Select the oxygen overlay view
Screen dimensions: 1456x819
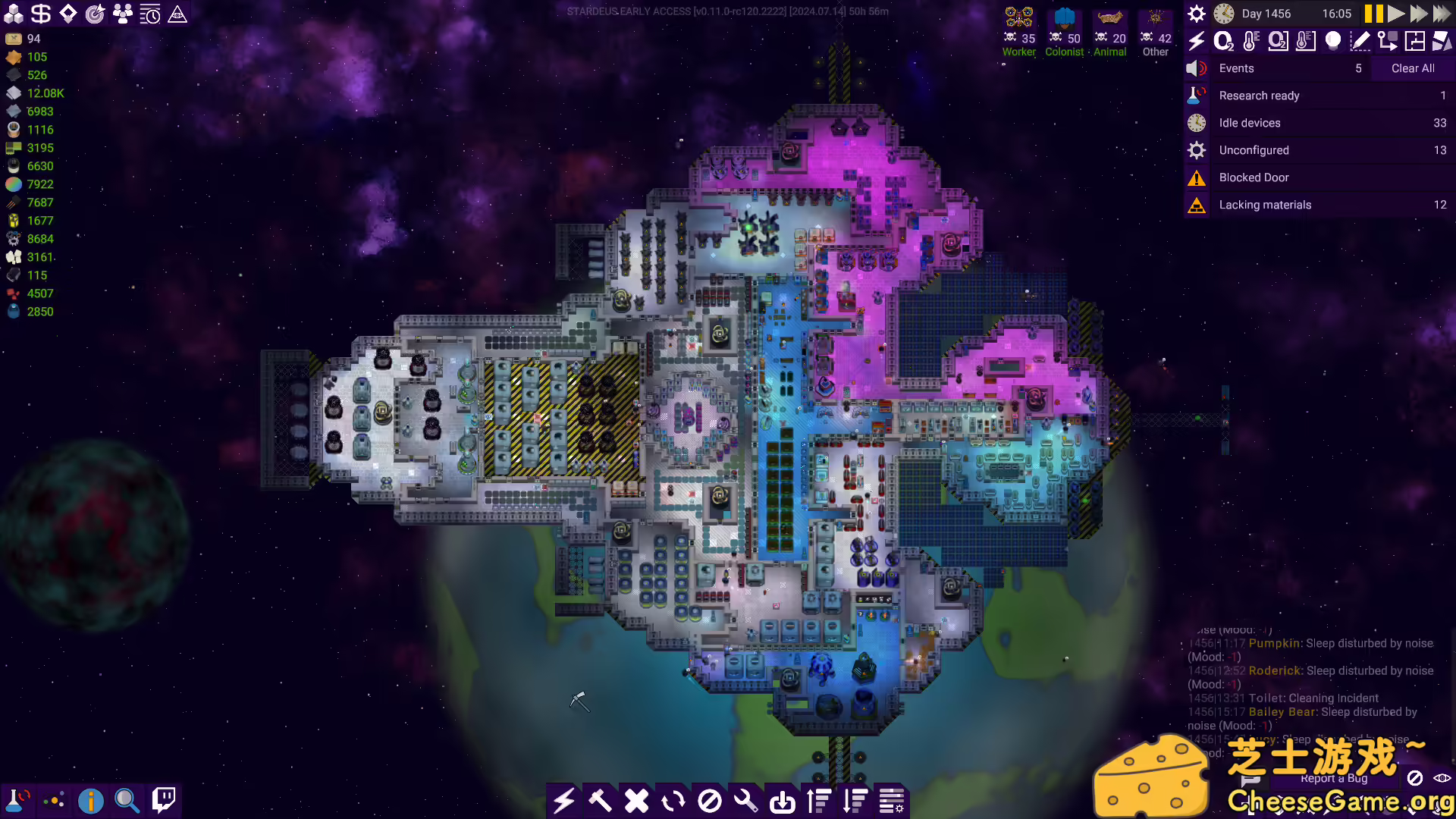[1222, 42]
